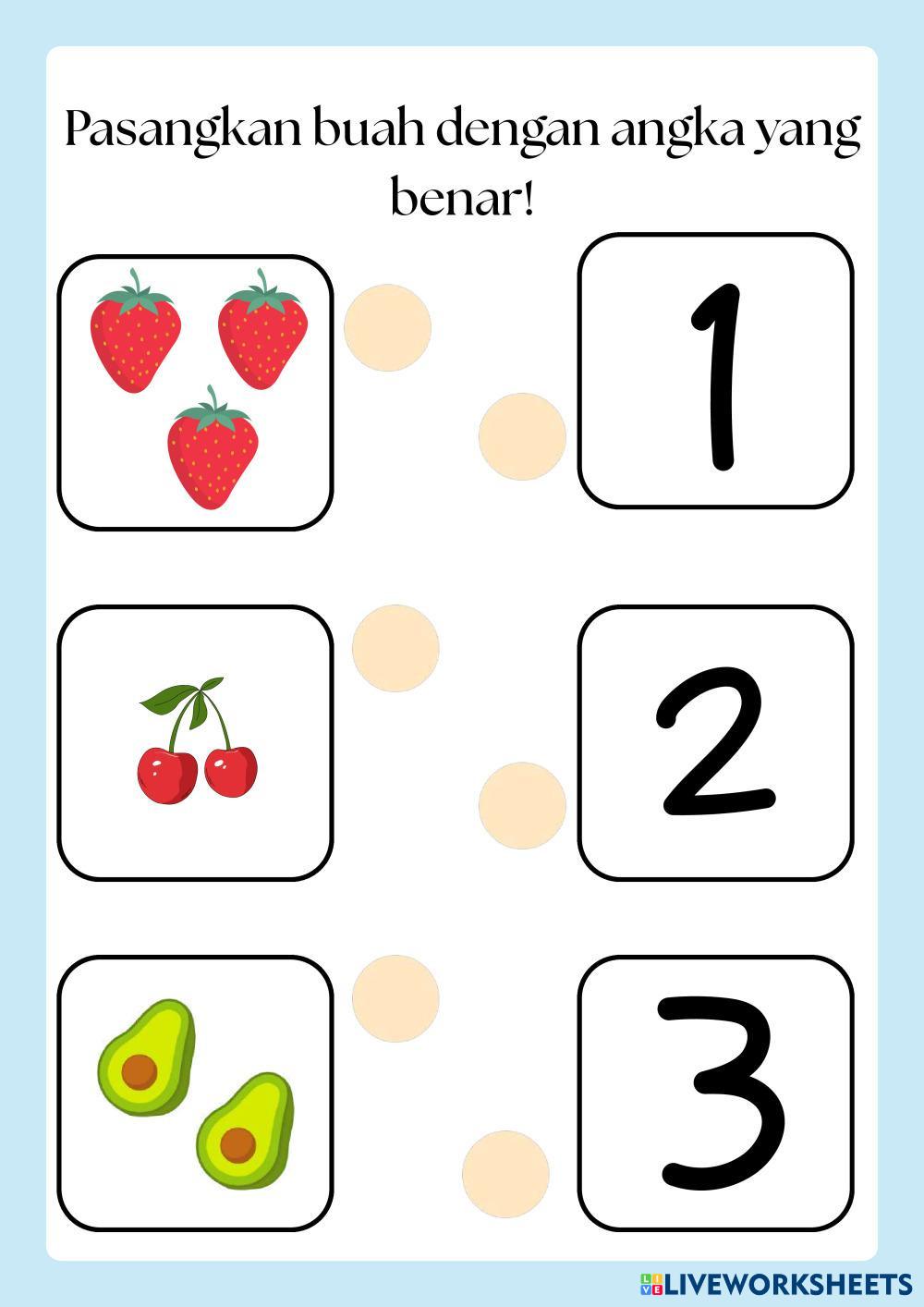Click the dot beside the avocado card
Viewport: 924px width, 1307px height.
pos(395,997)
